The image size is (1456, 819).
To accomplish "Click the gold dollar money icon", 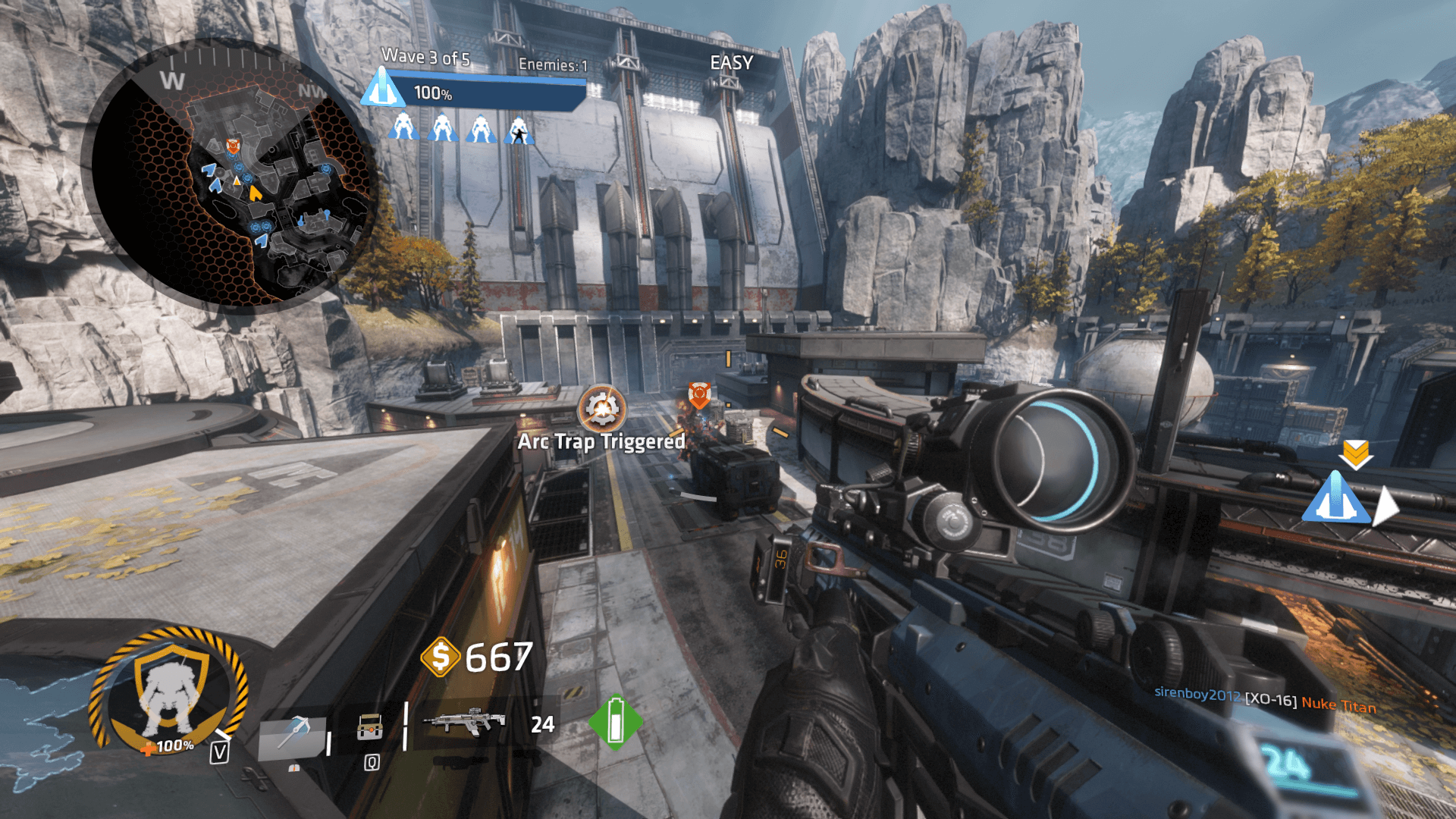I will pos(441,657).
